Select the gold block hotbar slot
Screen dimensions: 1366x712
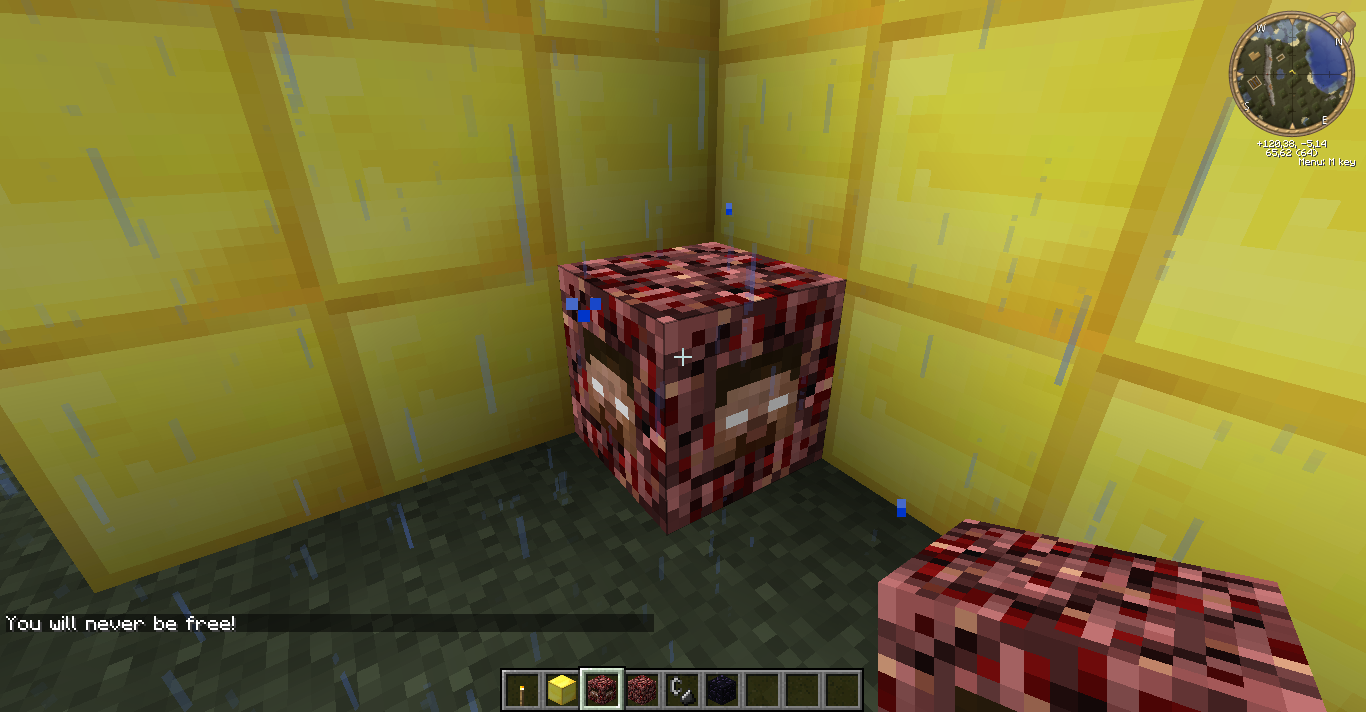[562, 689]
